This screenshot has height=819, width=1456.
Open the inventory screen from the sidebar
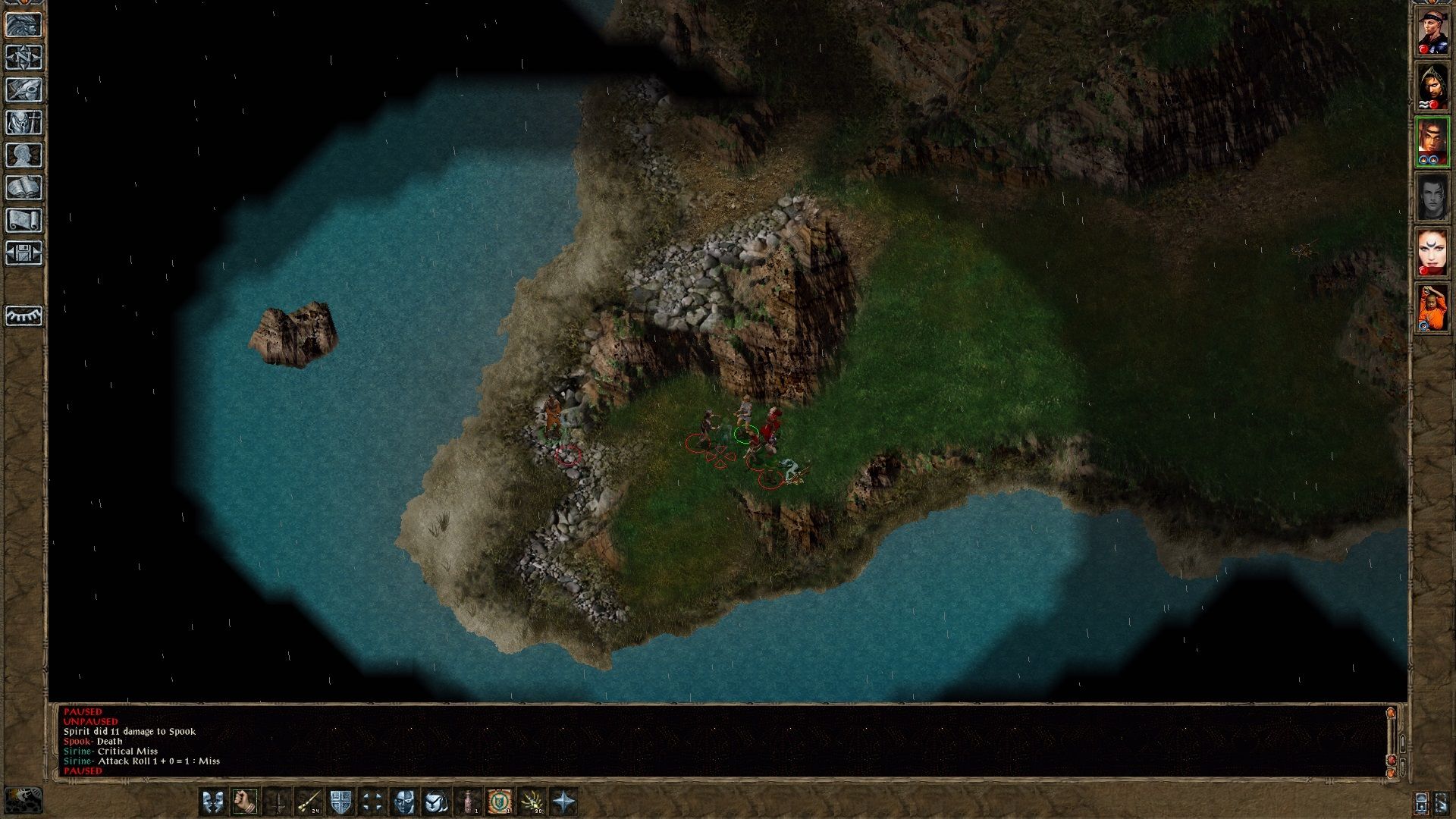(24, 123)
